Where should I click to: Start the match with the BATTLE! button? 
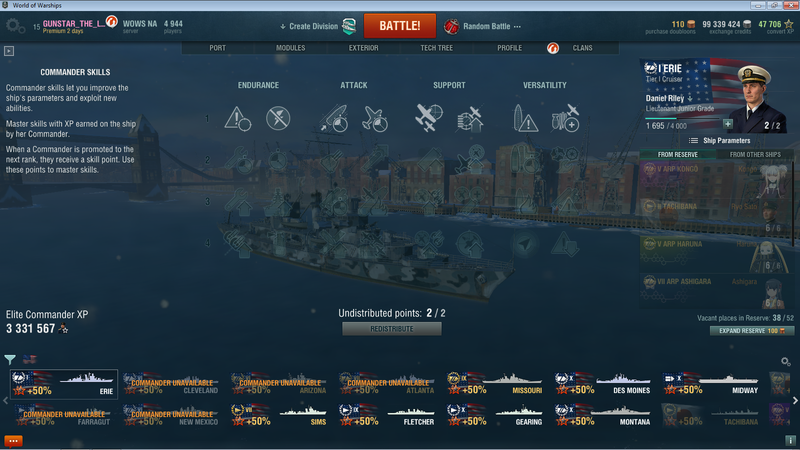[x=399, y=26]
